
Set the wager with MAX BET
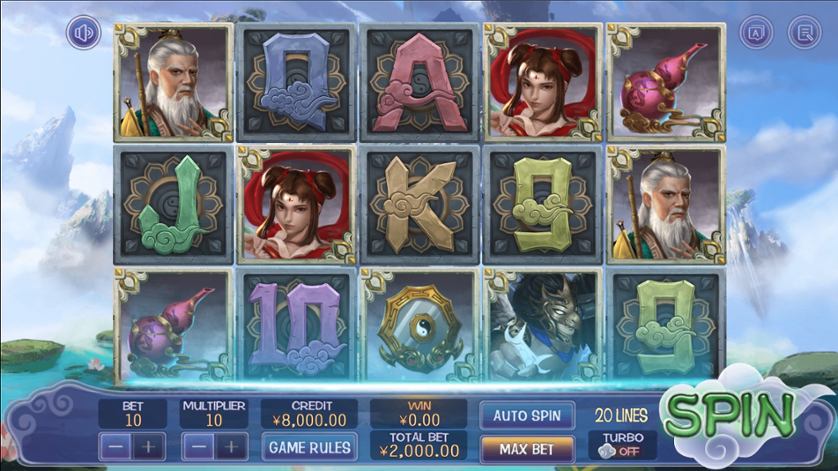tap(527, 446)
